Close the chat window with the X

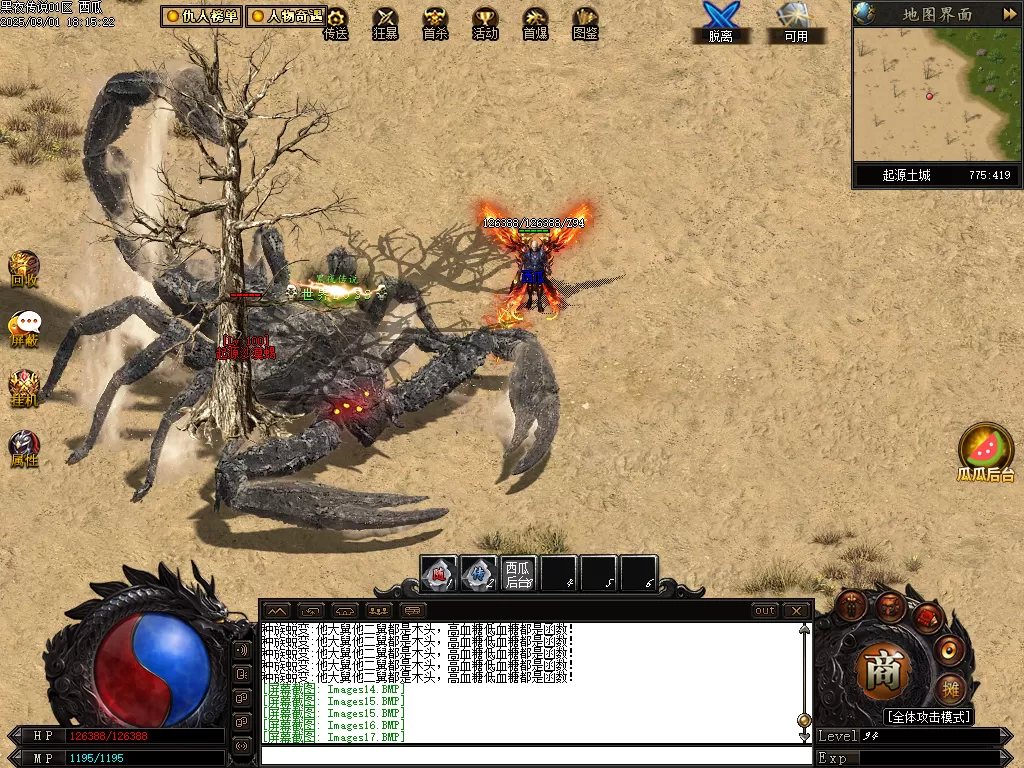[796, 610]
